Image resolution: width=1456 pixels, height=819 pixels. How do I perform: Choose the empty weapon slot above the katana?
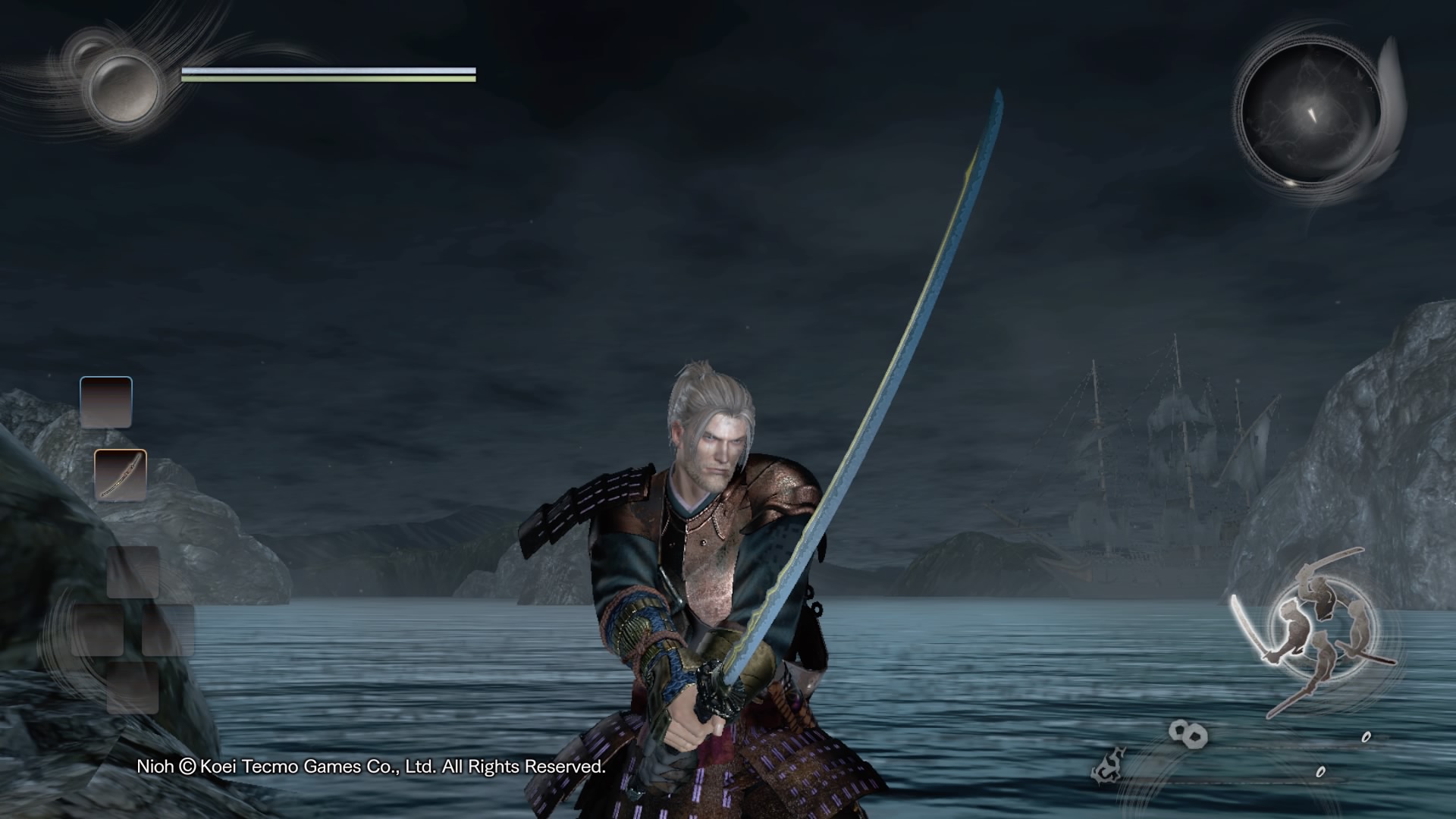(106, 403)
